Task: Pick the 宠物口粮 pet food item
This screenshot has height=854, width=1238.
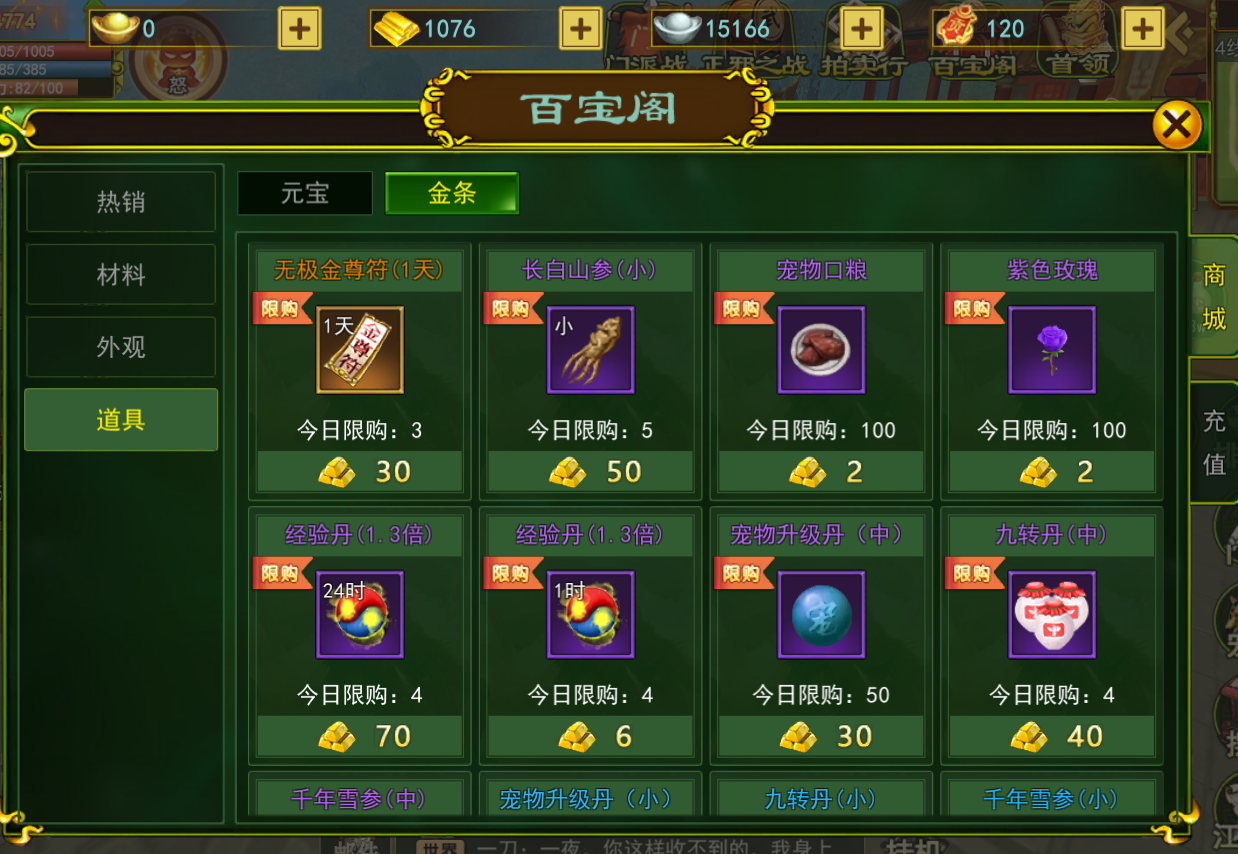Action: click(821, 350)
